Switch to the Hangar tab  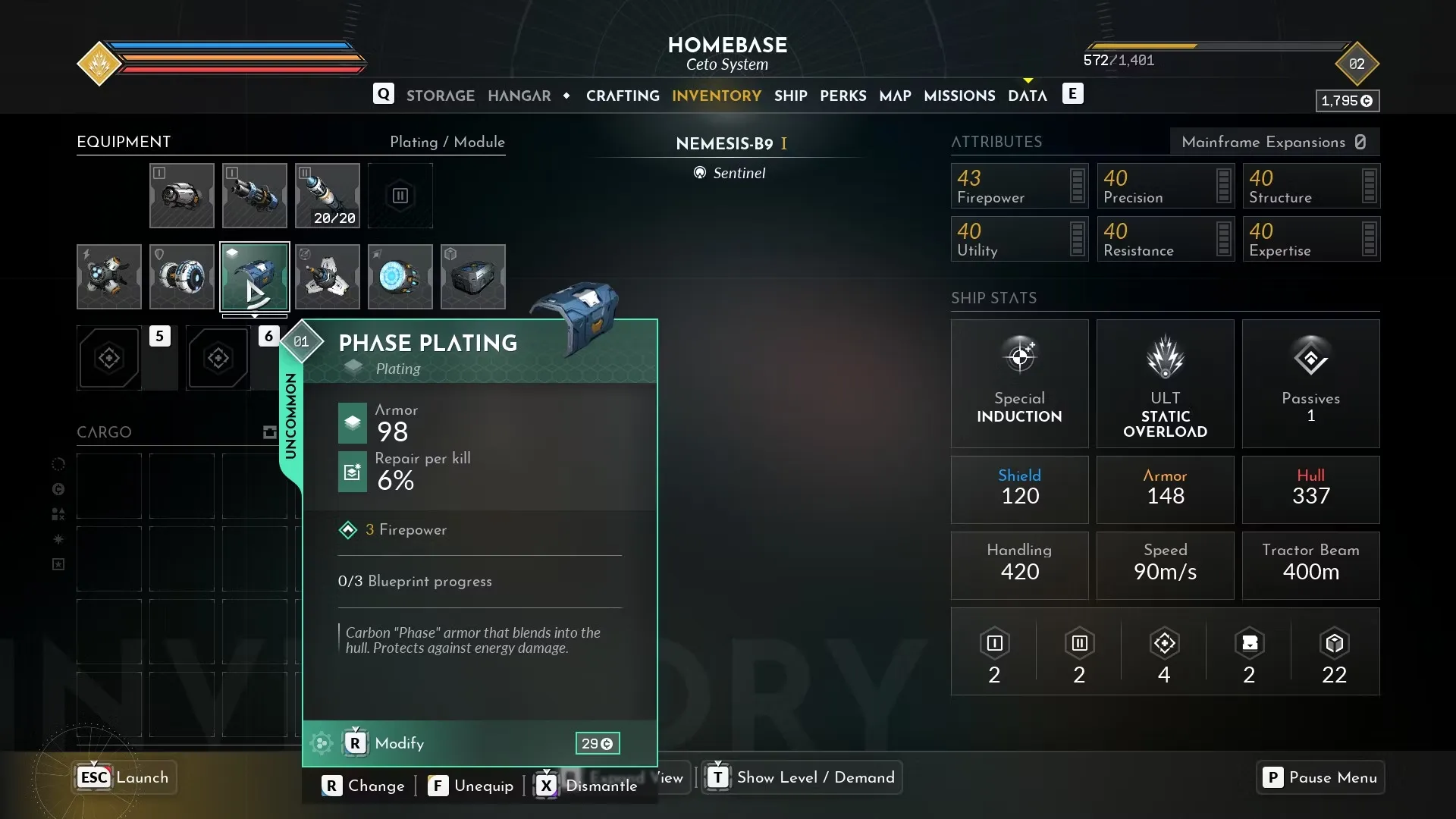519,96
